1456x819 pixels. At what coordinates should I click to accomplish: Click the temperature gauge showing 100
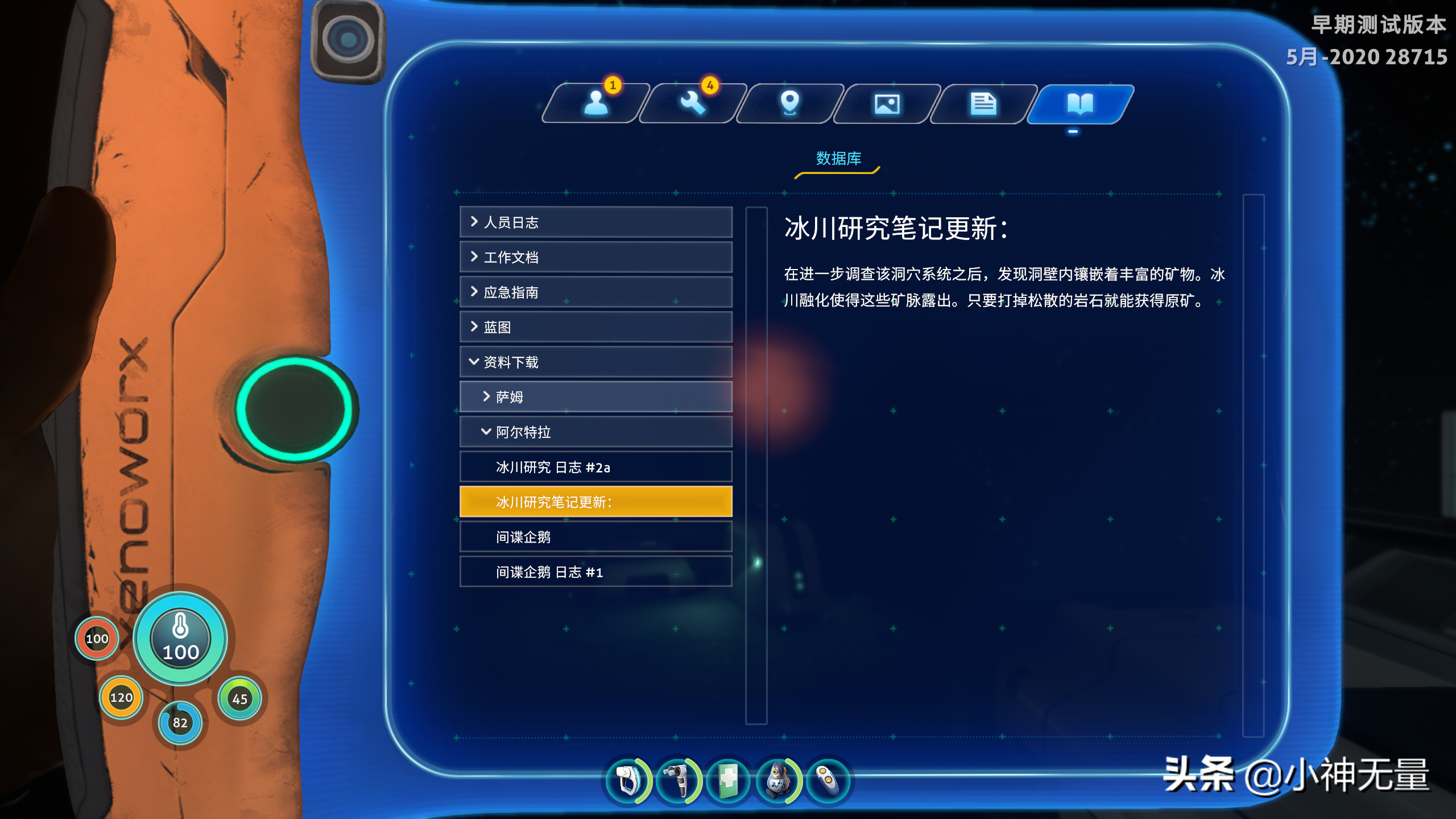pyautogui.click(x=179, y=639)
